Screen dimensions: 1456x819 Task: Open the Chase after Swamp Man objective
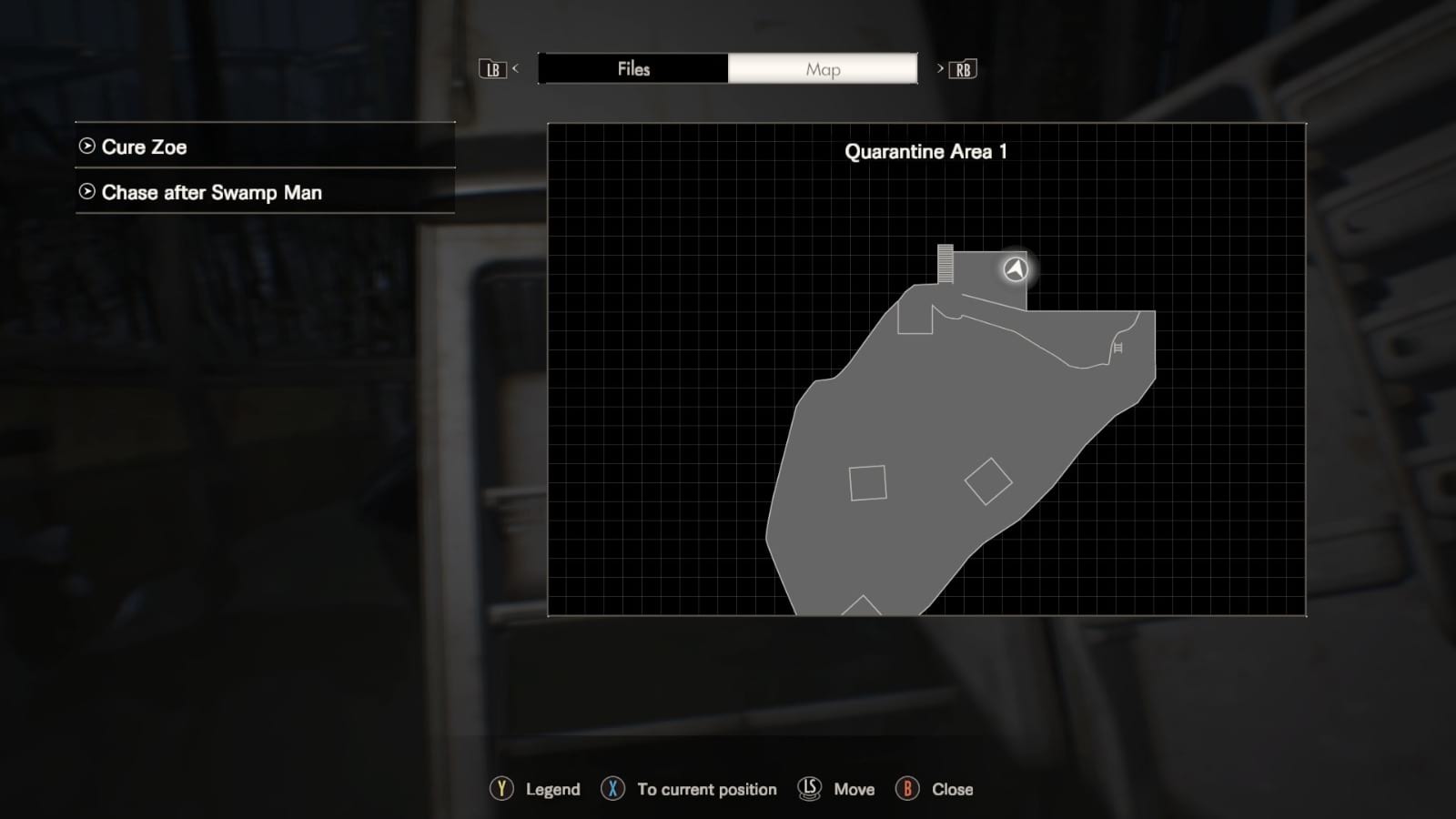(265, 193)
